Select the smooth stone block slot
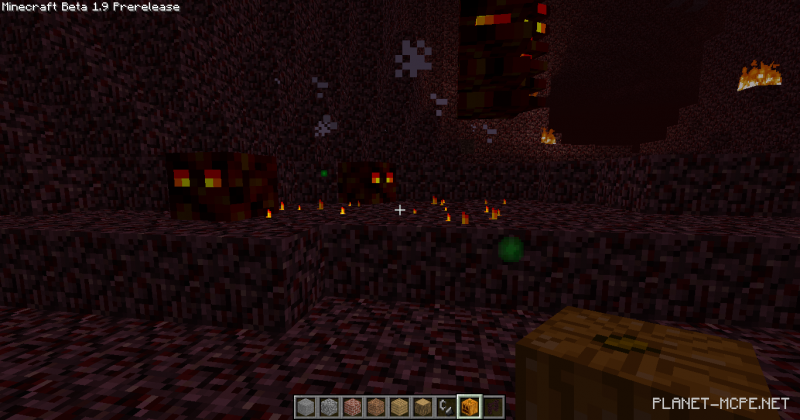Image resolution: width=800 pixels, height=420 pixels. [306, 406]
